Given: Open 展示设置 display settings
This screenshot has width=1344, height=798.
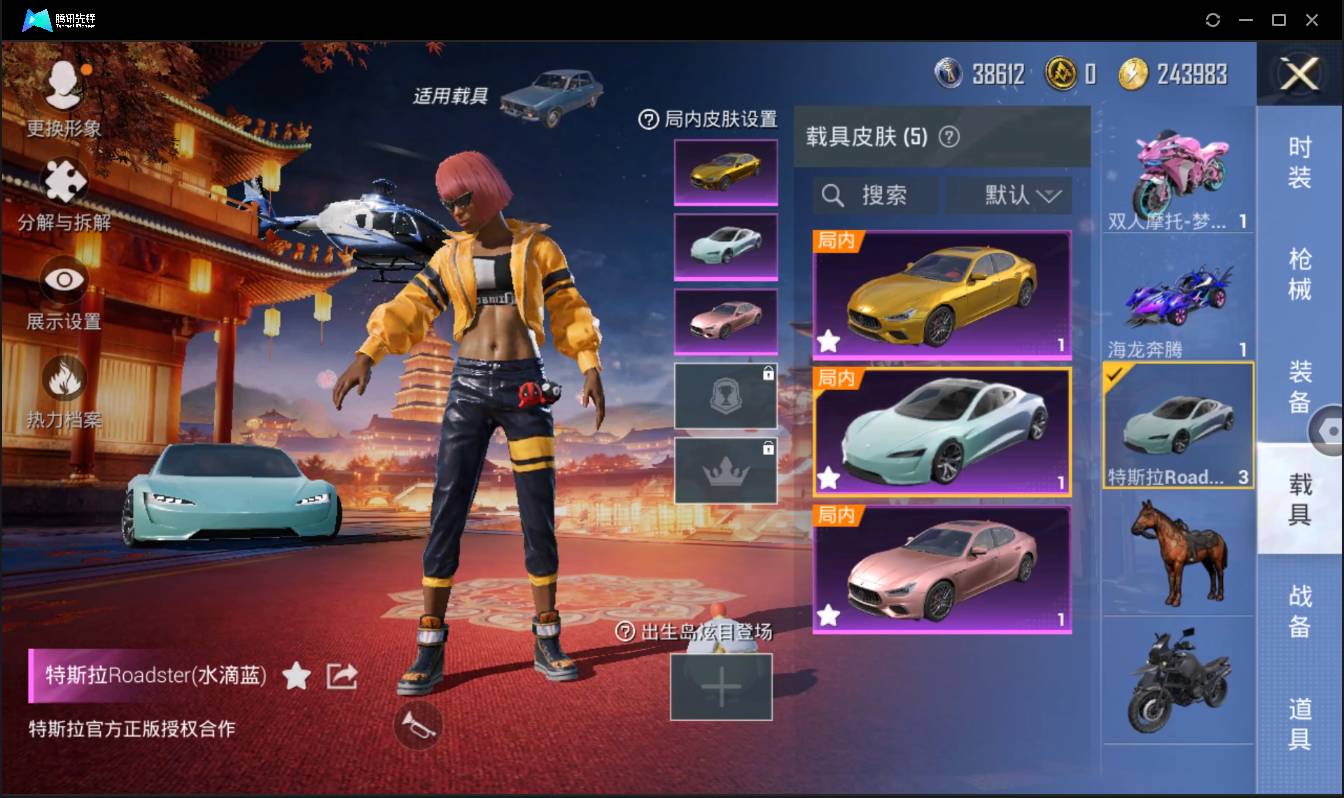Looking at the screenshot, I should click(62, 280).
